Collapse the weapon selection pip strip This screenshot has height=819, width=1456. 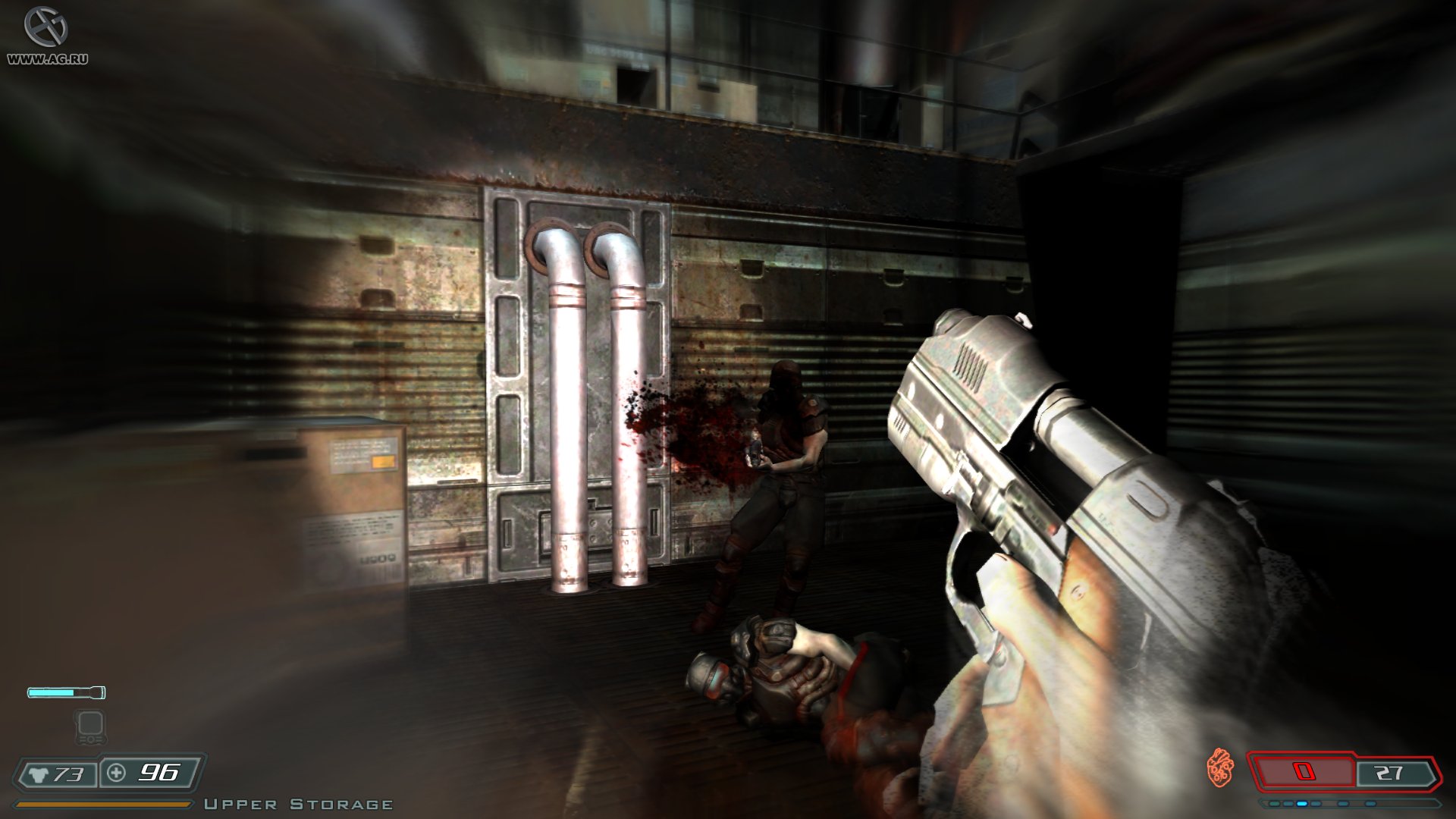[x=1327, y=803]
